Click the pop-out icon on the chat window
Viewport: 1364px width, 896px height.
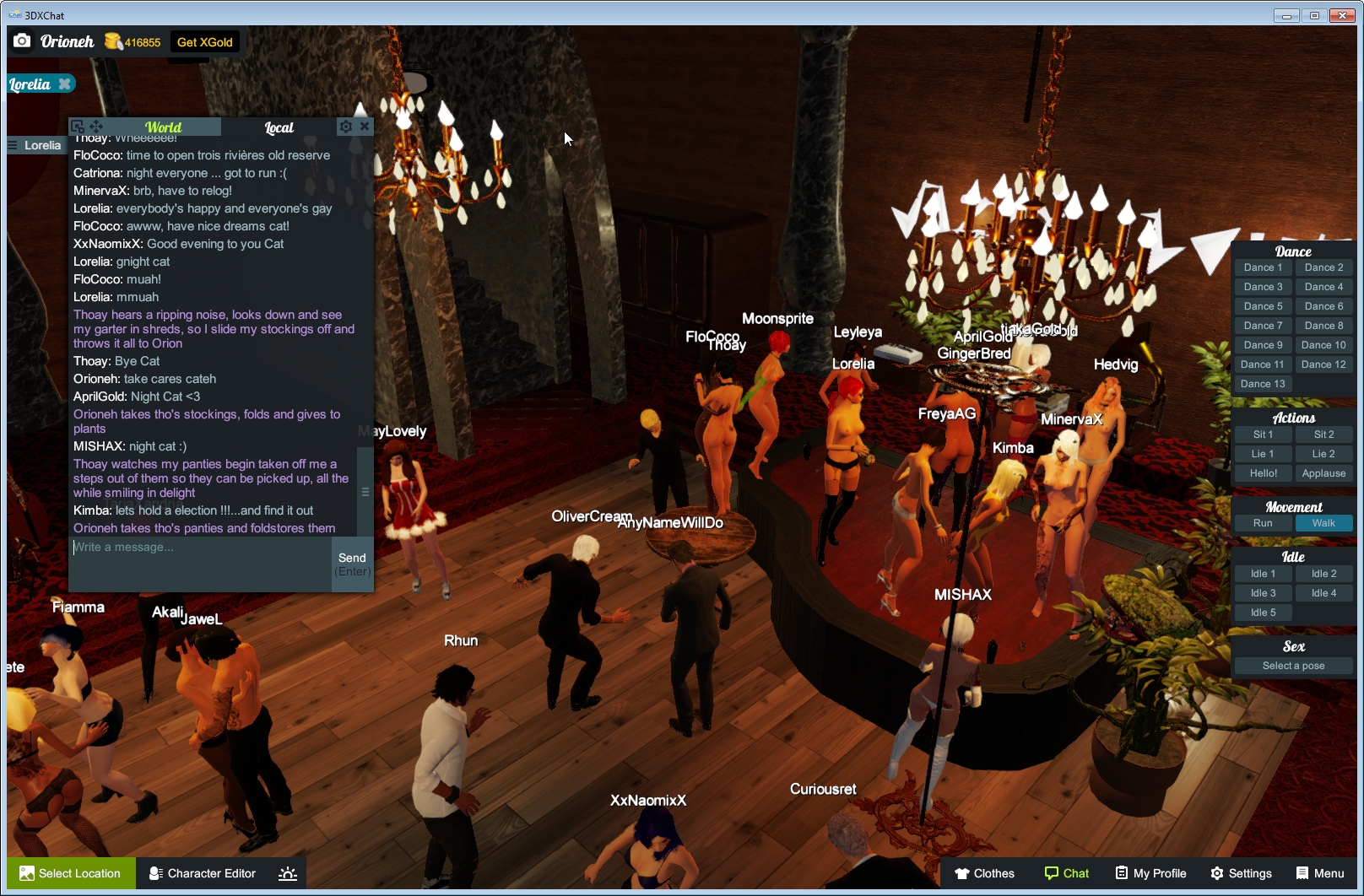point(78,126)
